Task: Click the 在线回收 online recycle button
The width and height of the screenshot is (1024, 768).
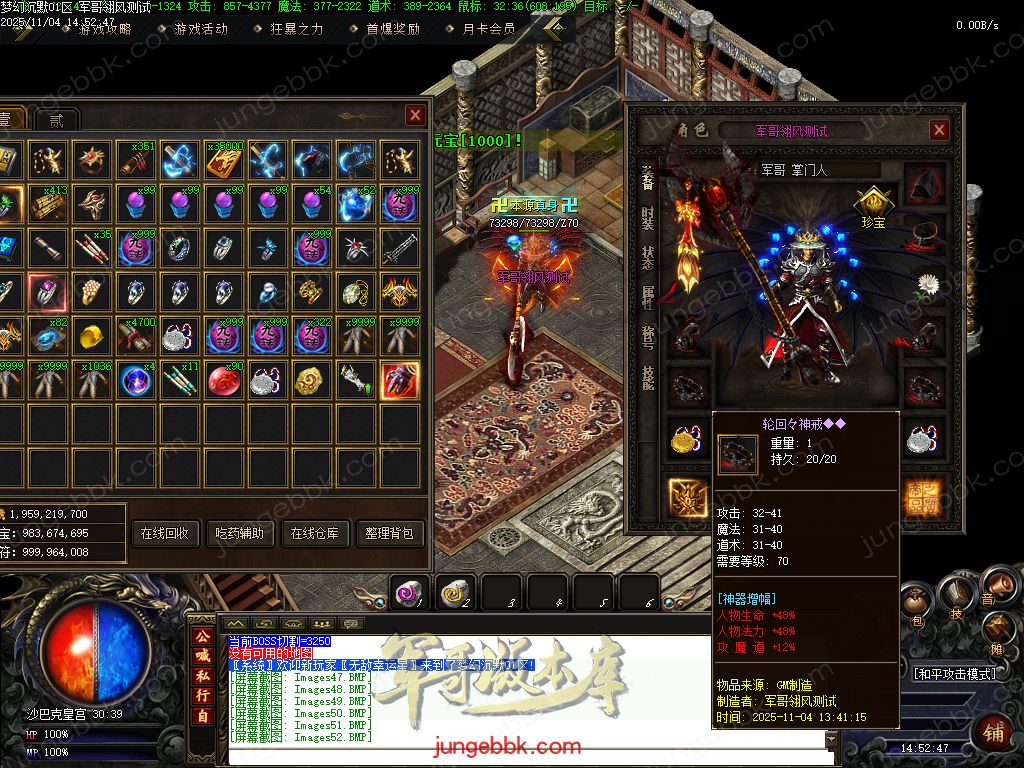Action: pyautogui.click(x=165, y=534)
